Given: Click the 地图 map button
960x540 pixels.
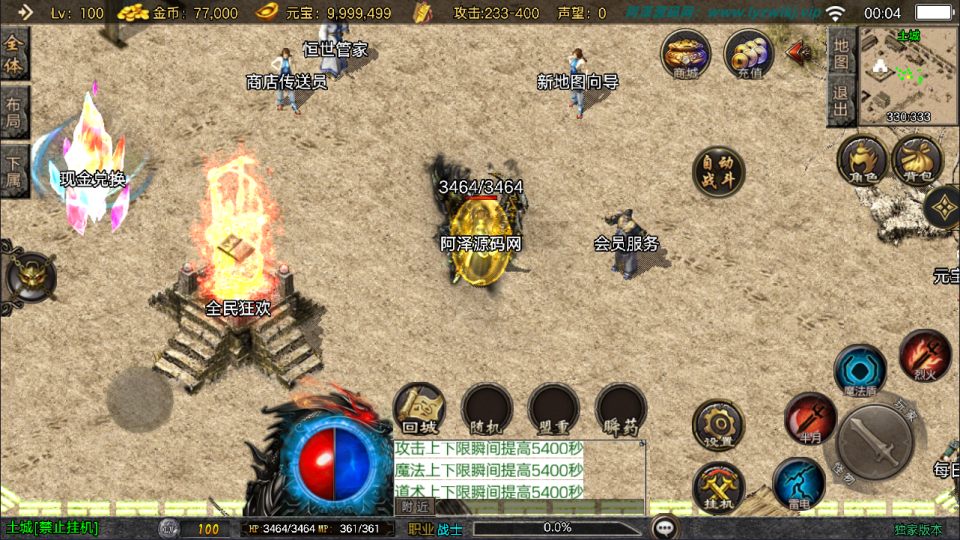Looking at the screenshot, I should [841, 55].
